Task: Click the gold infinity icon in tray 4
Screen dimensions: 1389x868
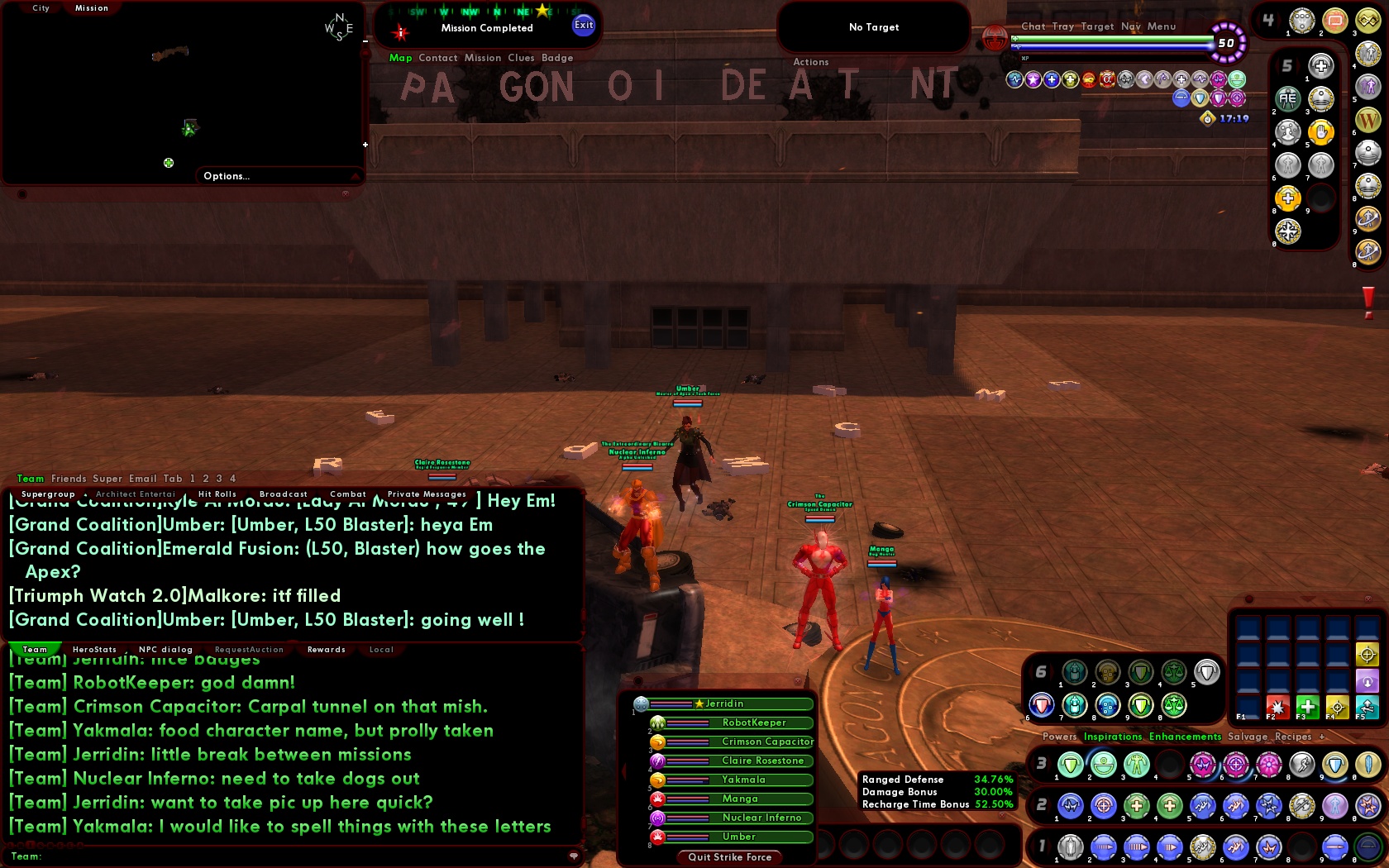Action: [x=1369, y=21]
